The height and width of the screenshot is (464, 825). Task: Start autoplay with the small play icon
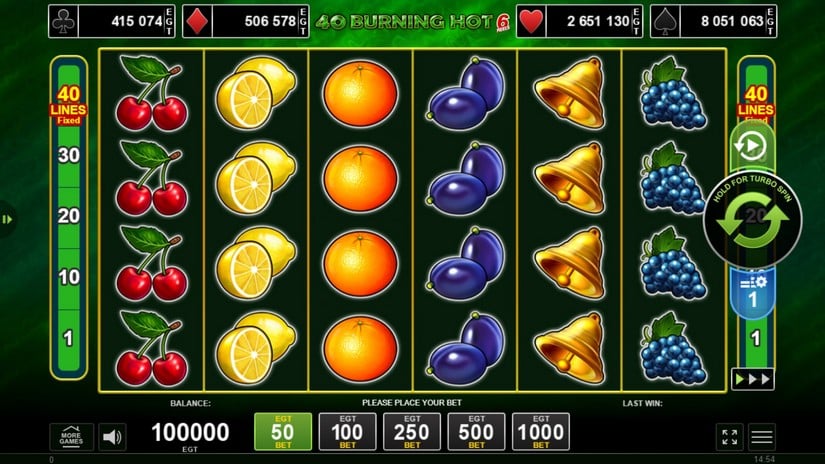pos(750,147)
